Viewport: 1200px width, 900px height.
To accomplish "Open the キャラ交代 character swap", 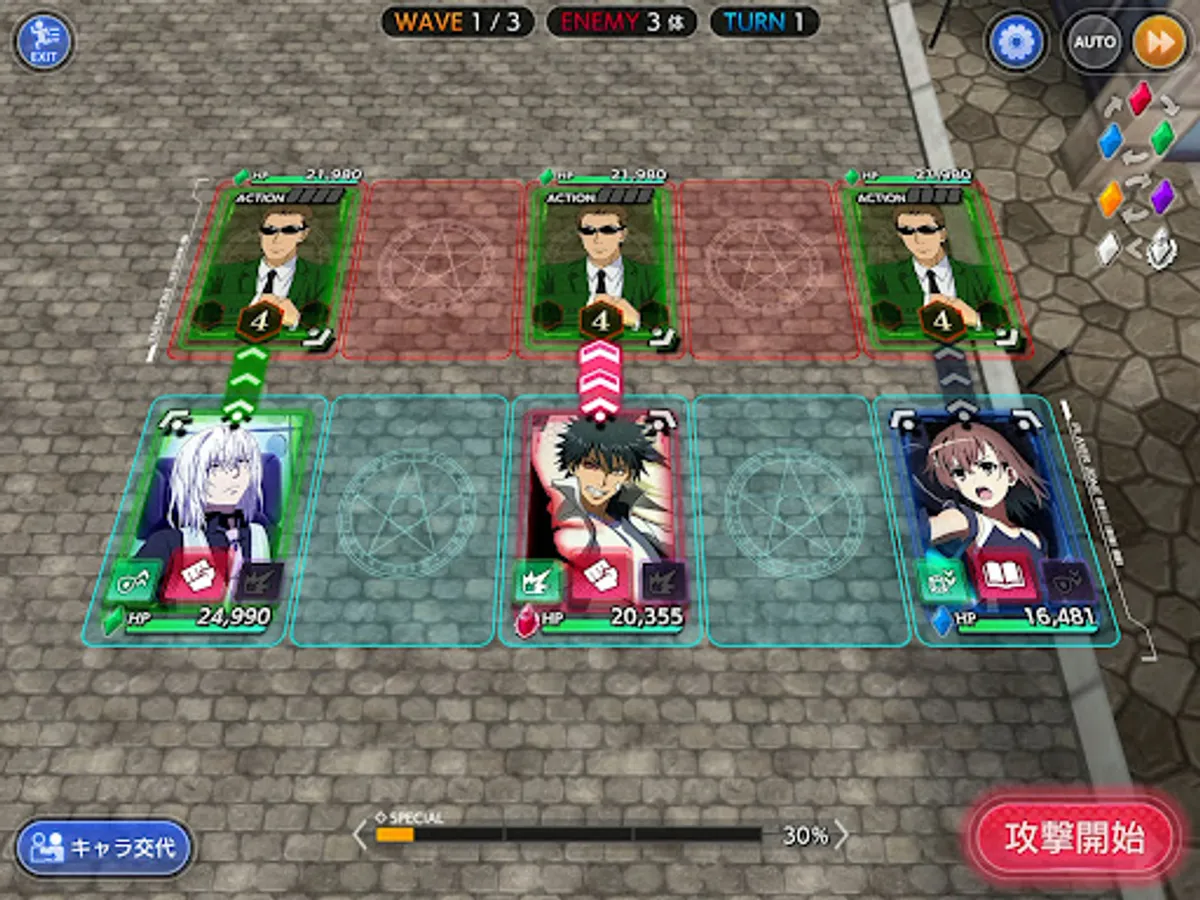I will tap(104, 848).
